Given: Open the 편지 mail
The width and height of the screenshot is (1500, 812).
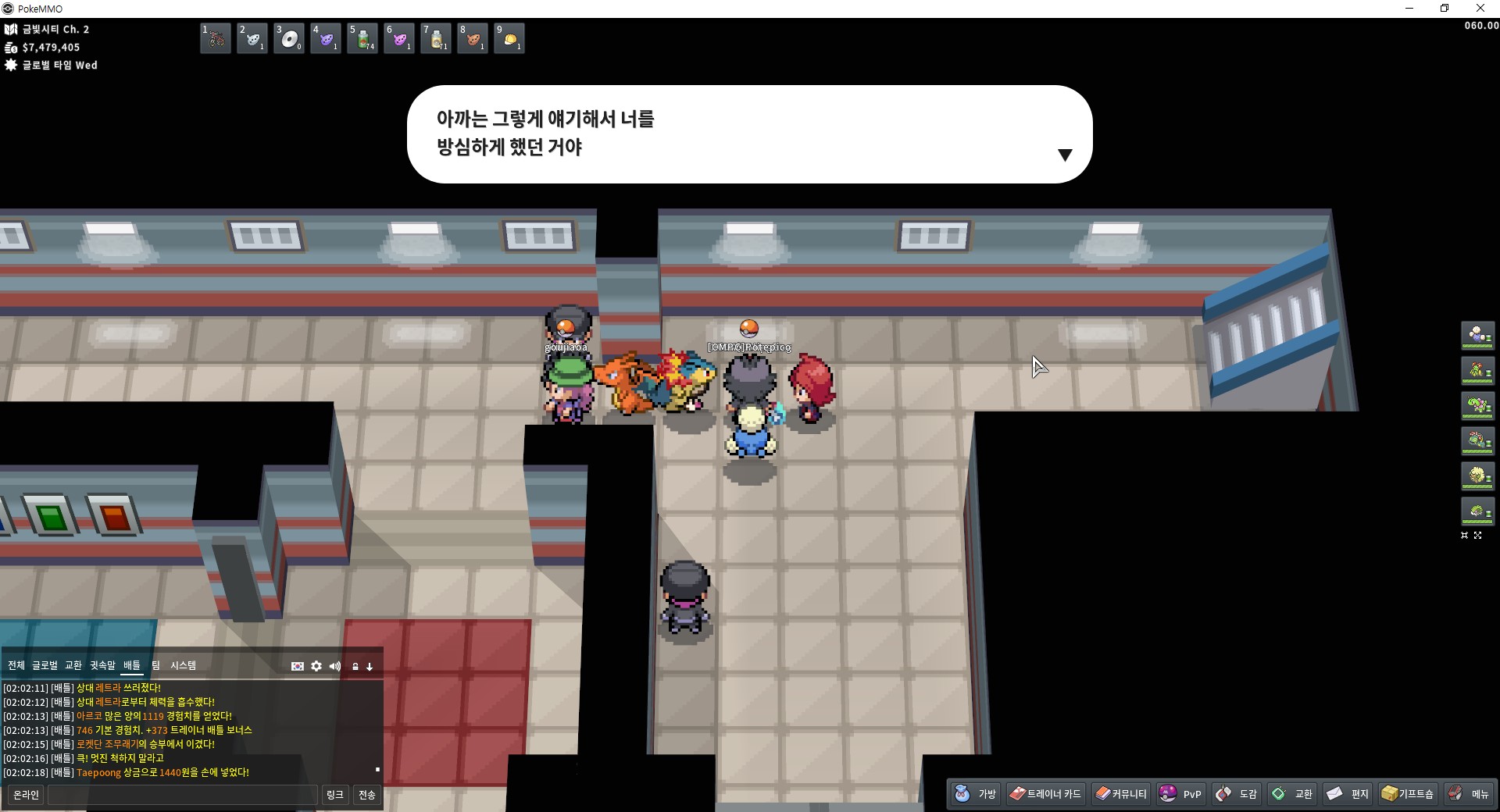Looking at the screenshot, I should click(1348, 794).
